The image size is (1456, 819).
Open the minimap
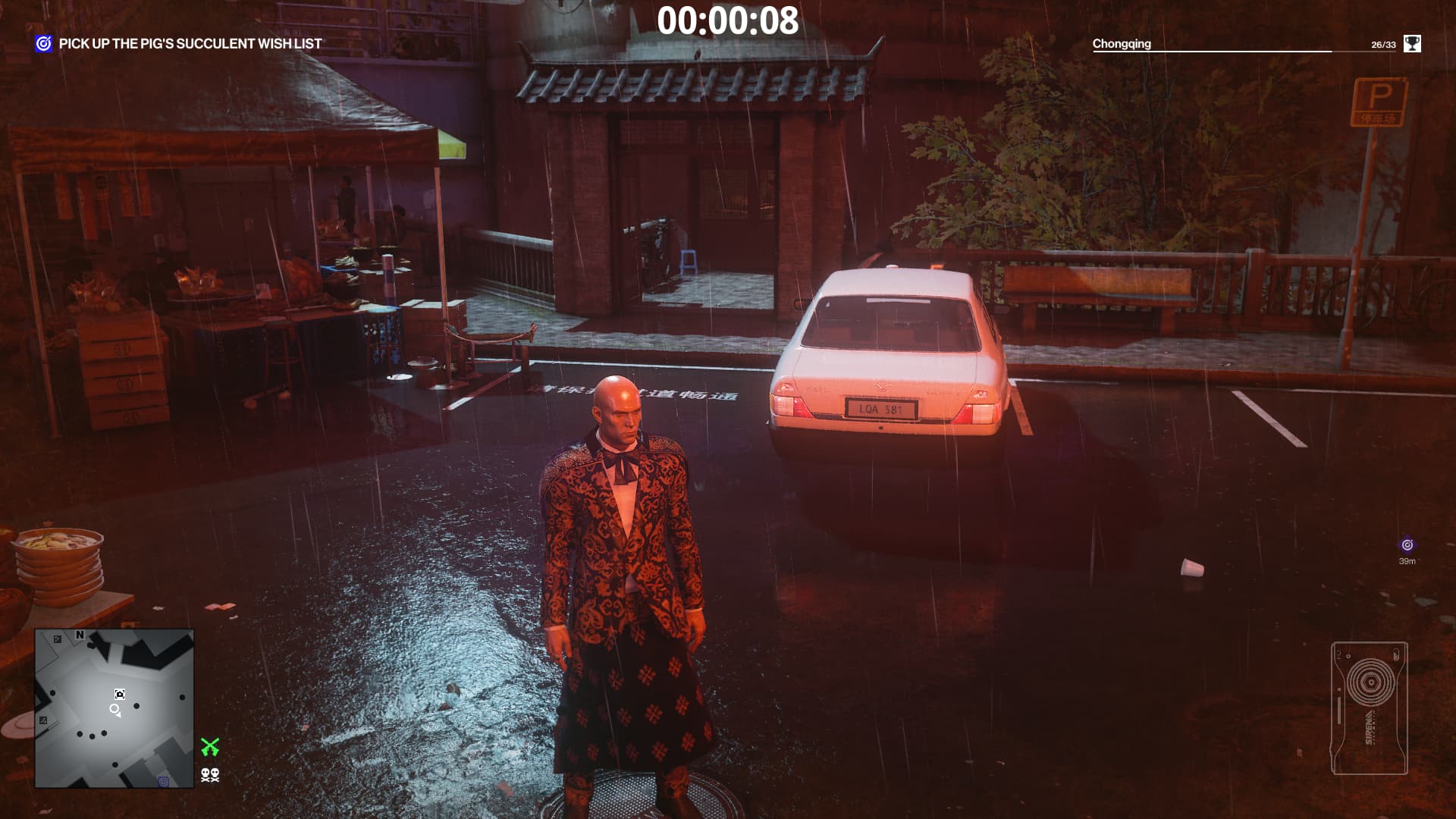pos(115,708)
